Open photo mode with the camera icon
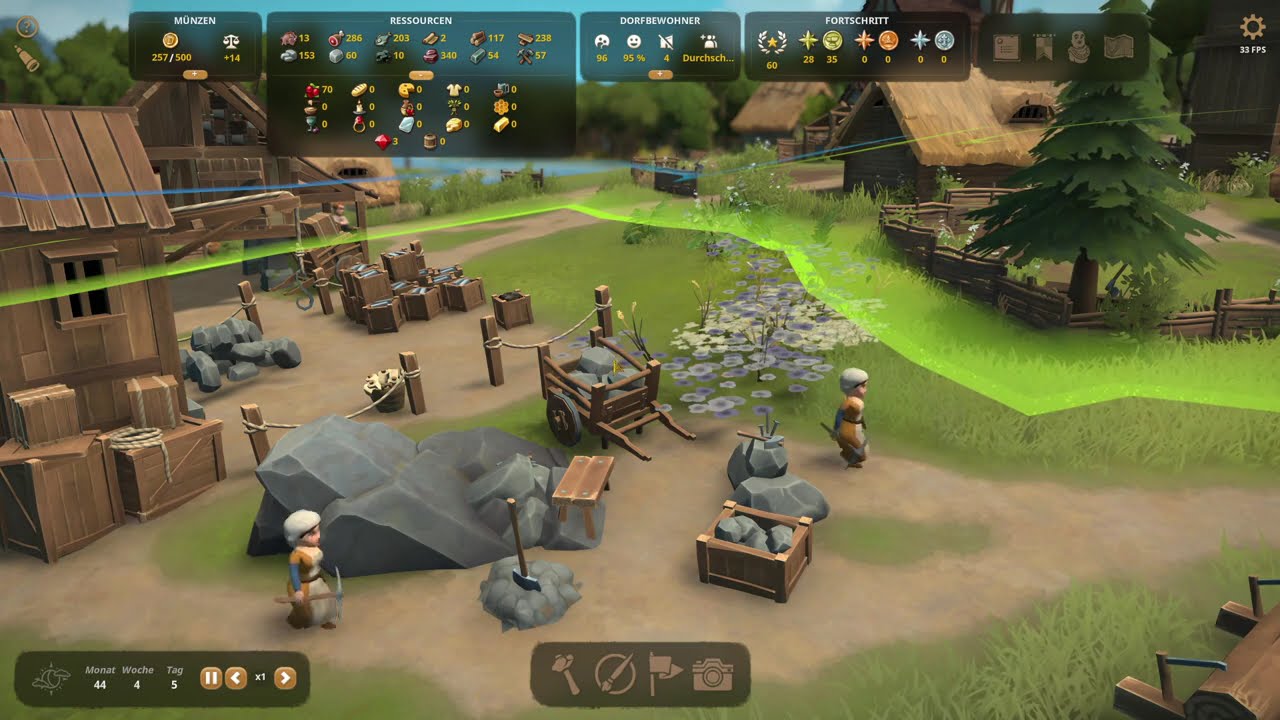Image resolution: width=1280 pixels, height=720 pixels. [x=712, y=675]
